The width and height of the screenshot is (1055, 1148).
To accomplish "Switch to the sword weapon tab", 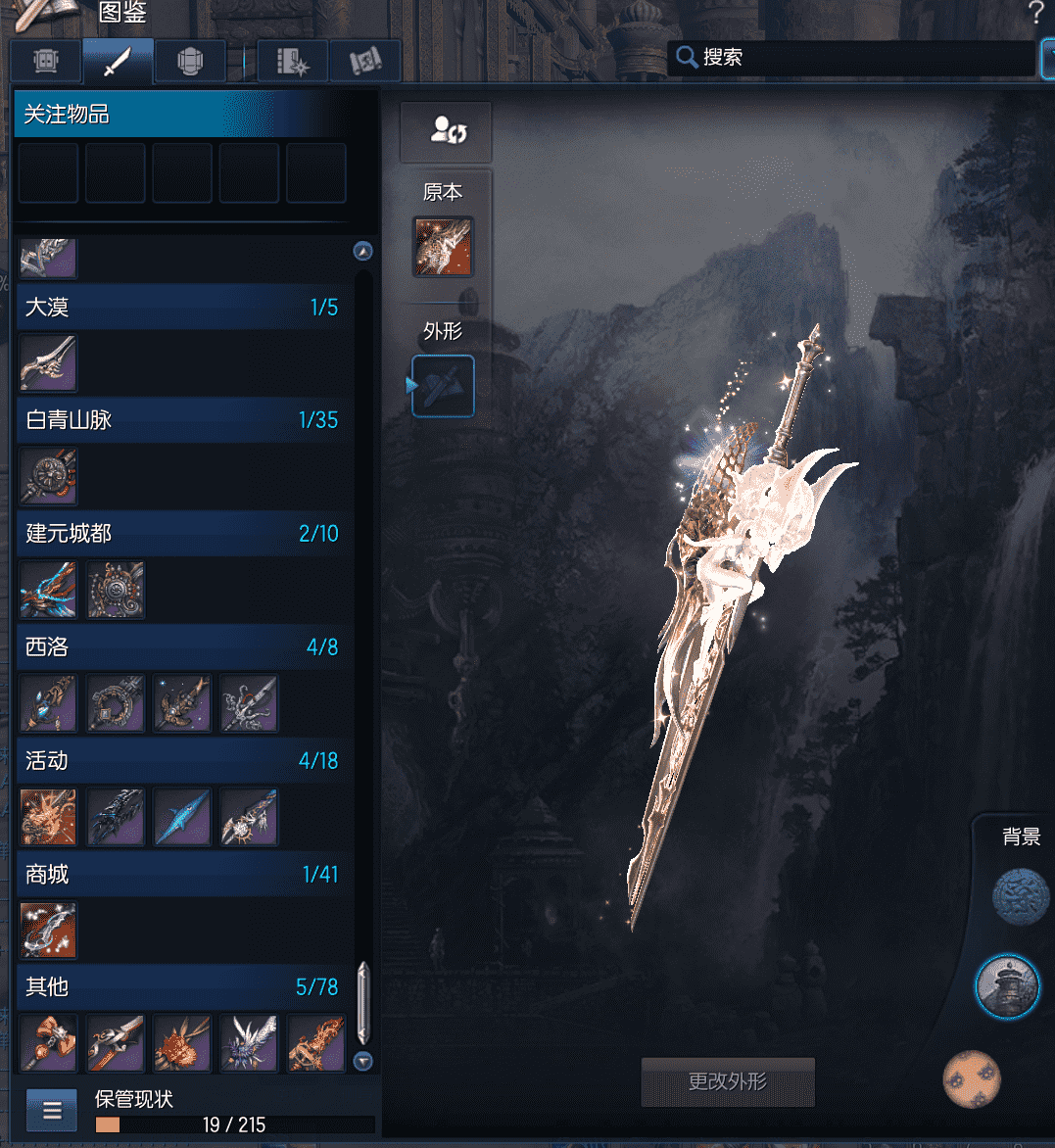I will point(118,62).
